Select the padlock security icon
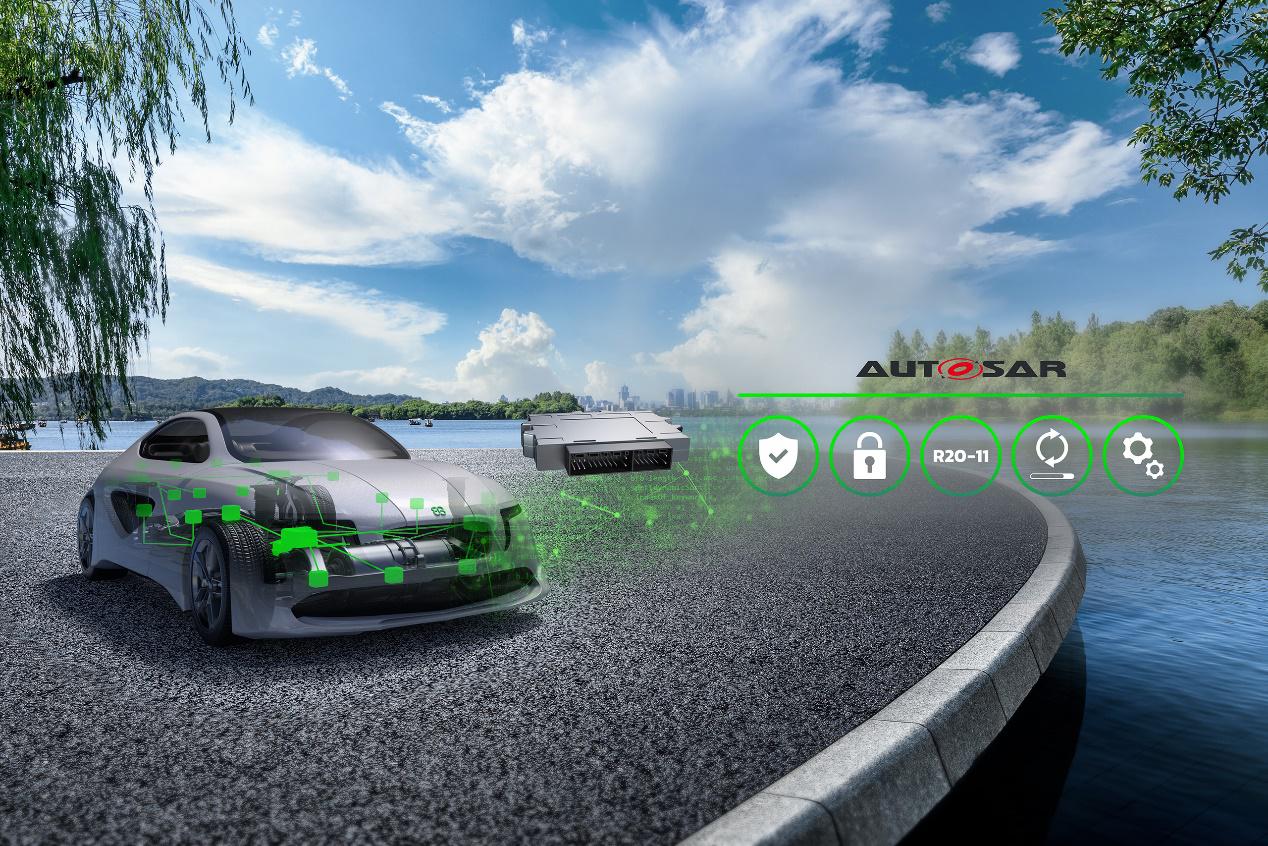Screen dimensions: 1268x846 click(x=869, y=456)
